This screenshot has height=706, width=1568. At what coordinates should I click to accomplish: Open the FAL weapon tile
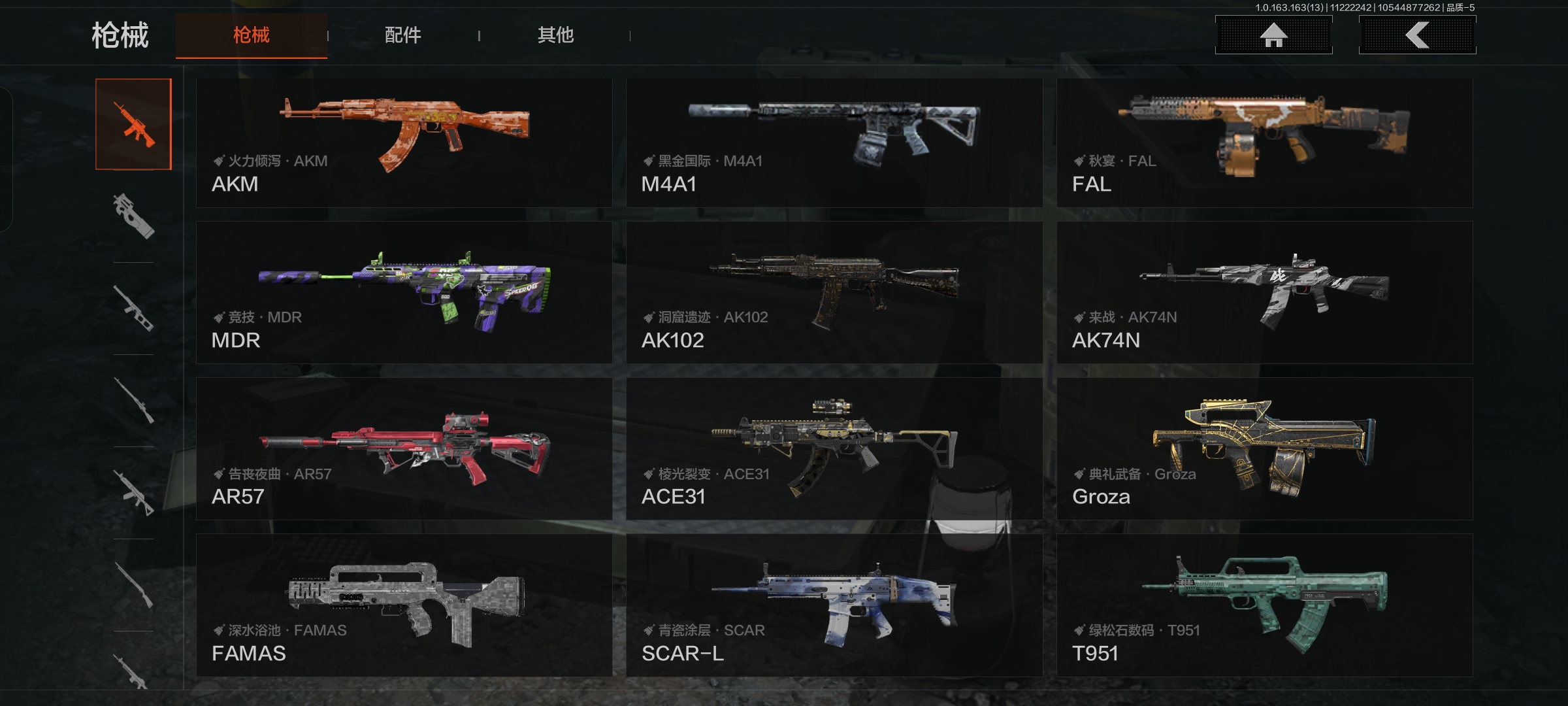[x=1265, y=143]
